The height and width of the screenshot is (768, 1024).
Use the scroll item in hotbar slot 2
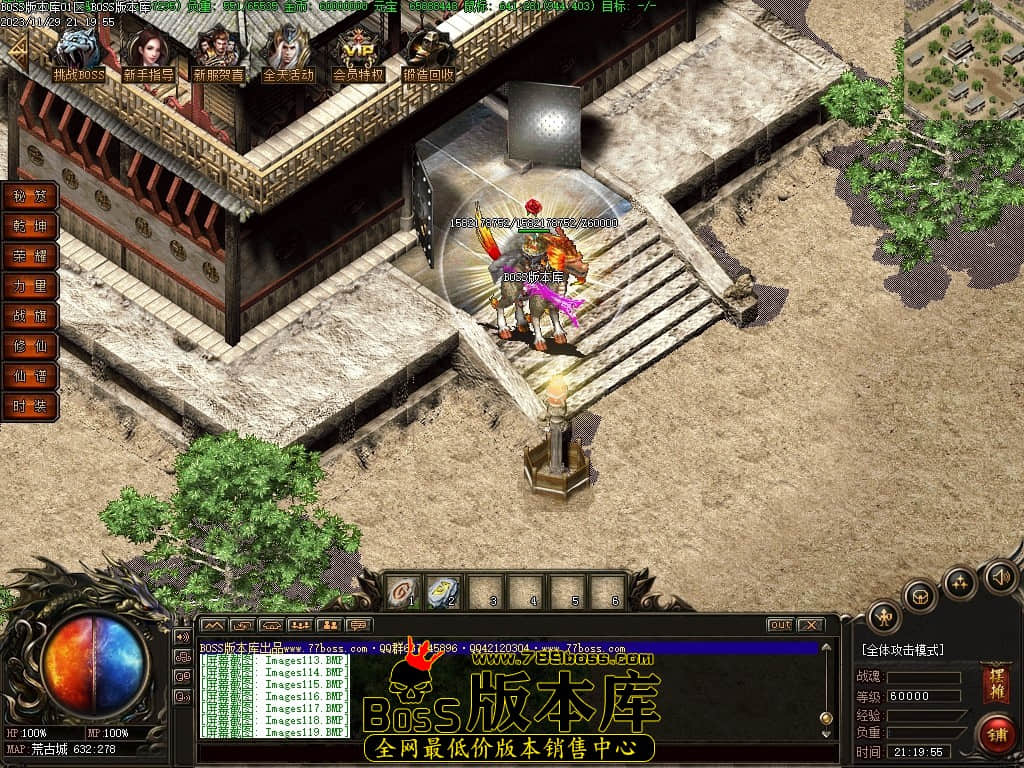click(443, 592)
